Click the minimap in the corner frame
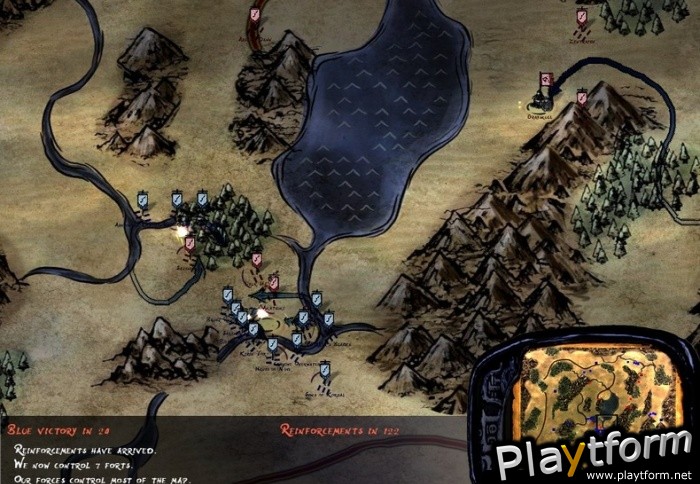This screenshot has height=484, width=700. click(589, 389)
